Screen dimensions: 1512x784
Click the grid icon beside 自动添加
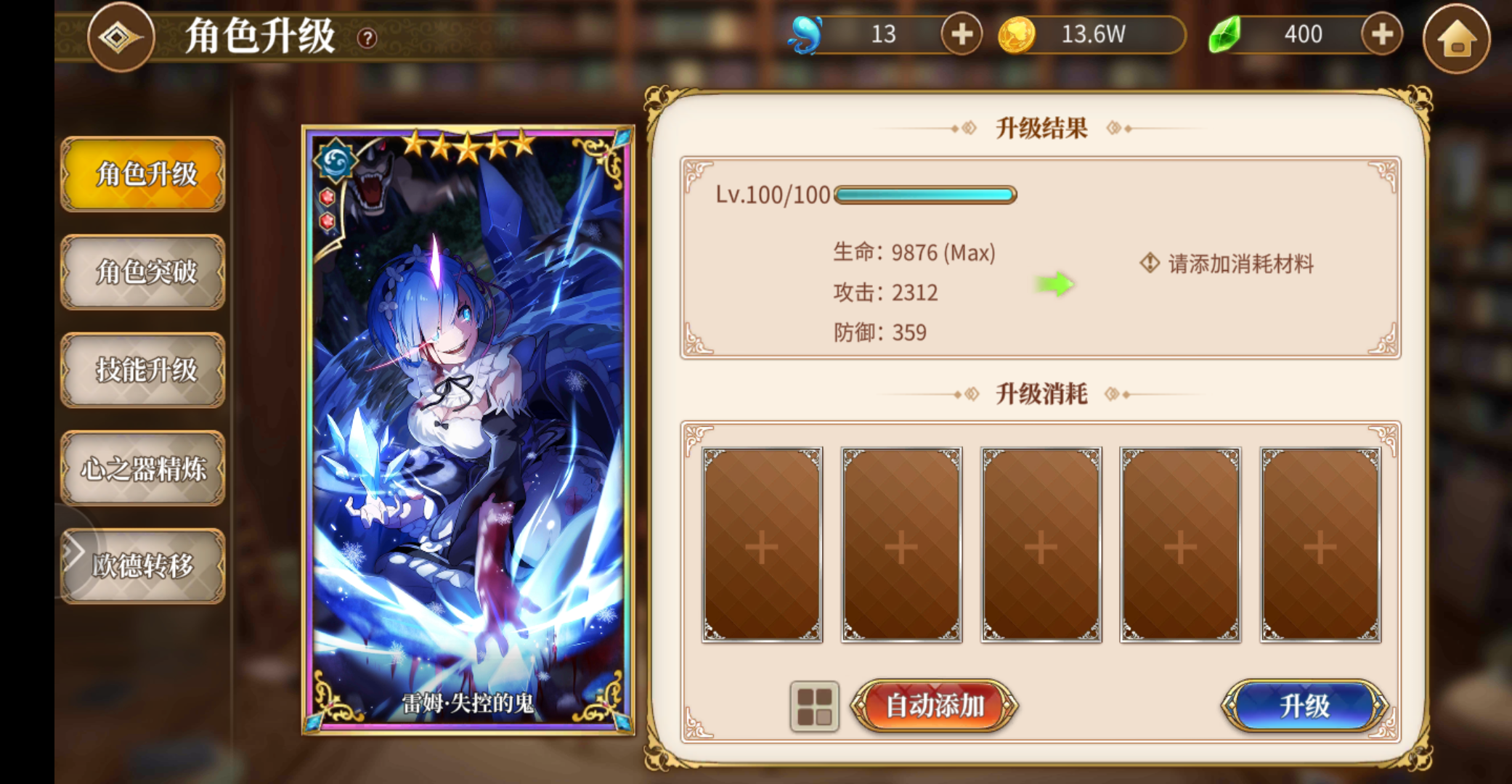815,705
